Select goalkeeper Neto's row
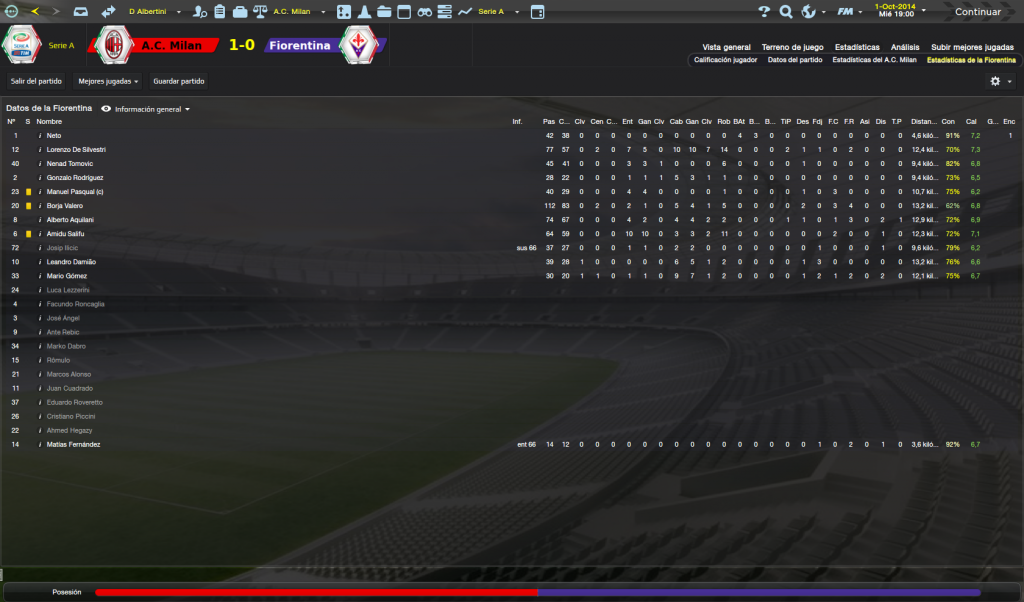Image resolution: width=1024 pixels, height=602 pixels. (x=54, y=135)
